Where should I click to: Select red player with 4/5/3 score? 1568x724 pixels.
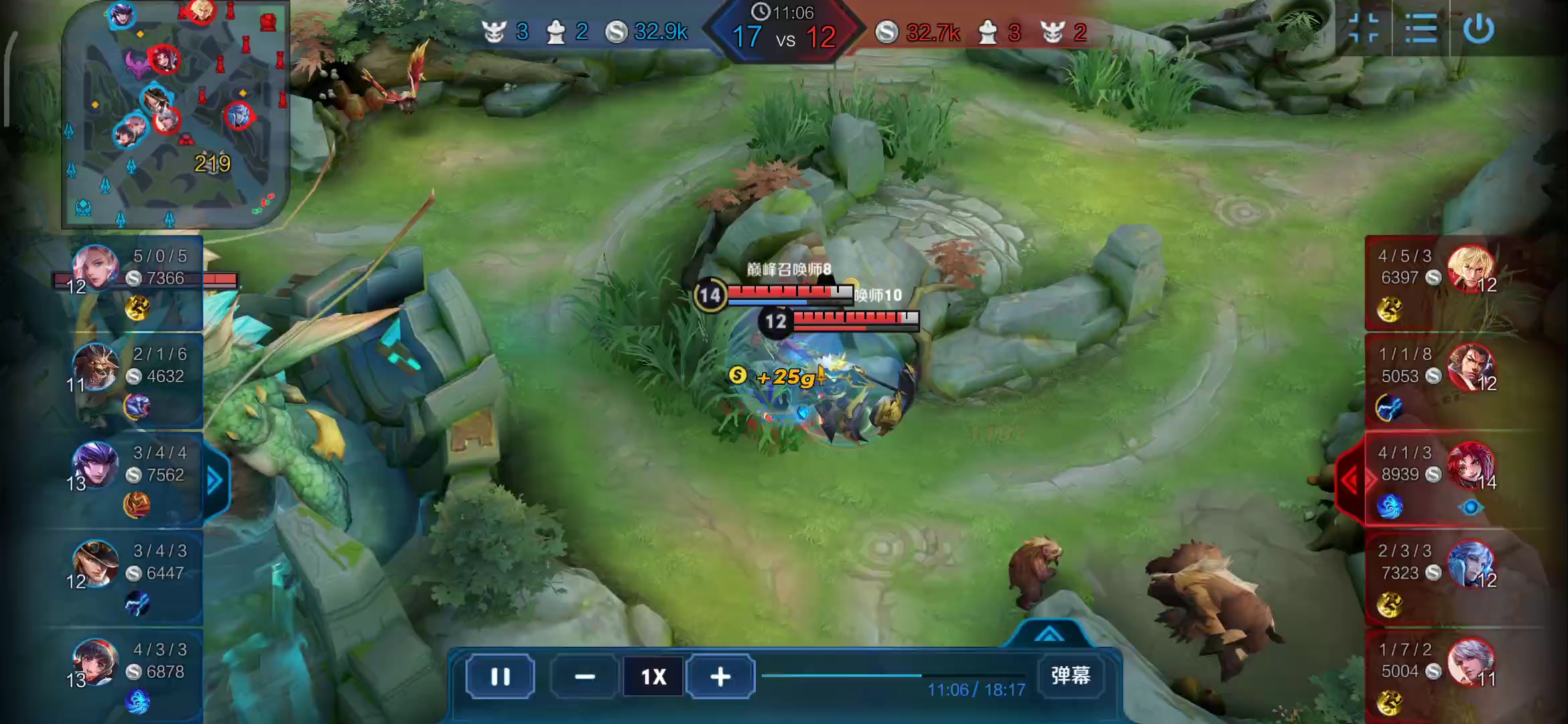(x=1434, y=282)
